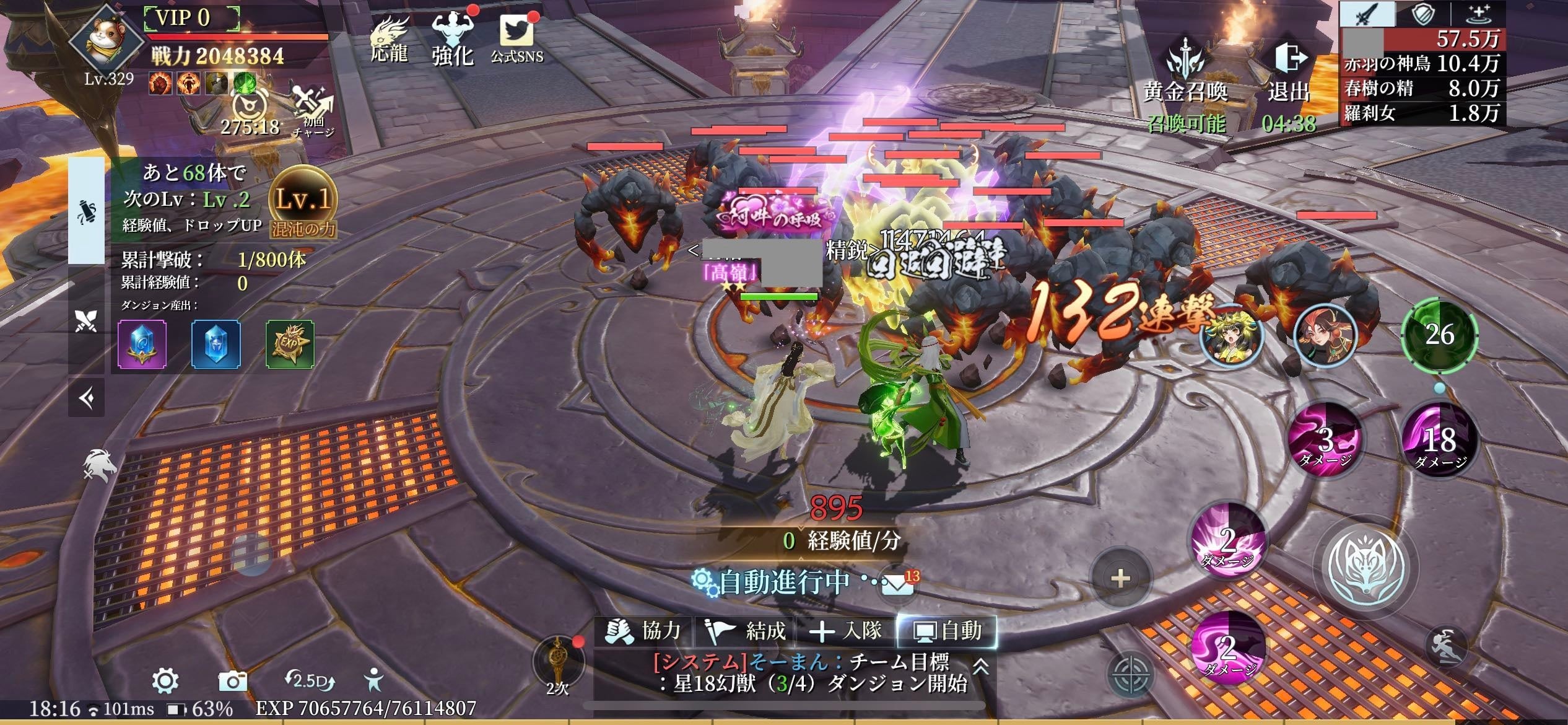Open the 初回チャージ first recharge offer

coord(313,112)
